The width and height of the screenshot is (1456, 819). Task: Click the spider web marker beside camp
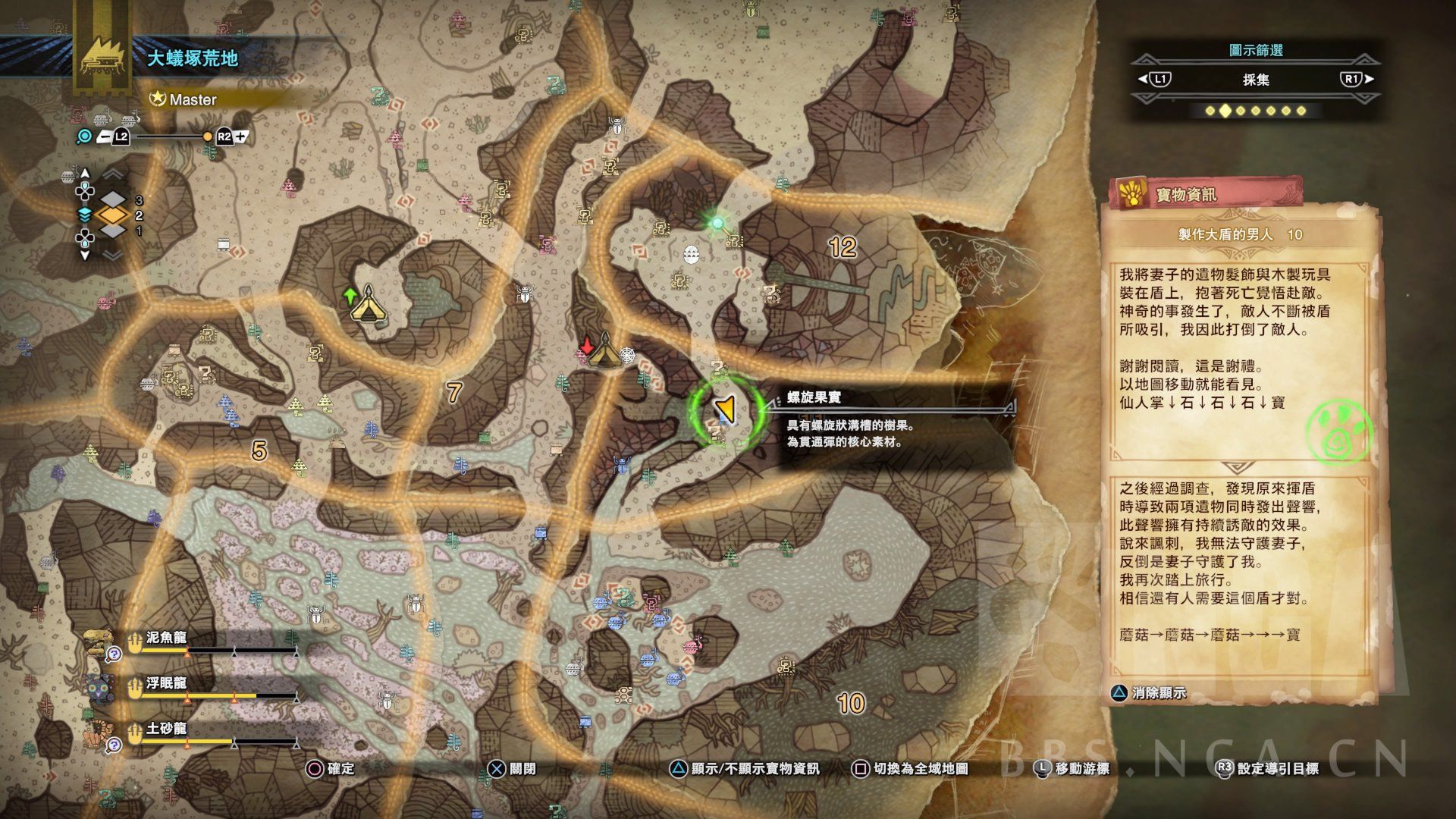pos(628,354)
